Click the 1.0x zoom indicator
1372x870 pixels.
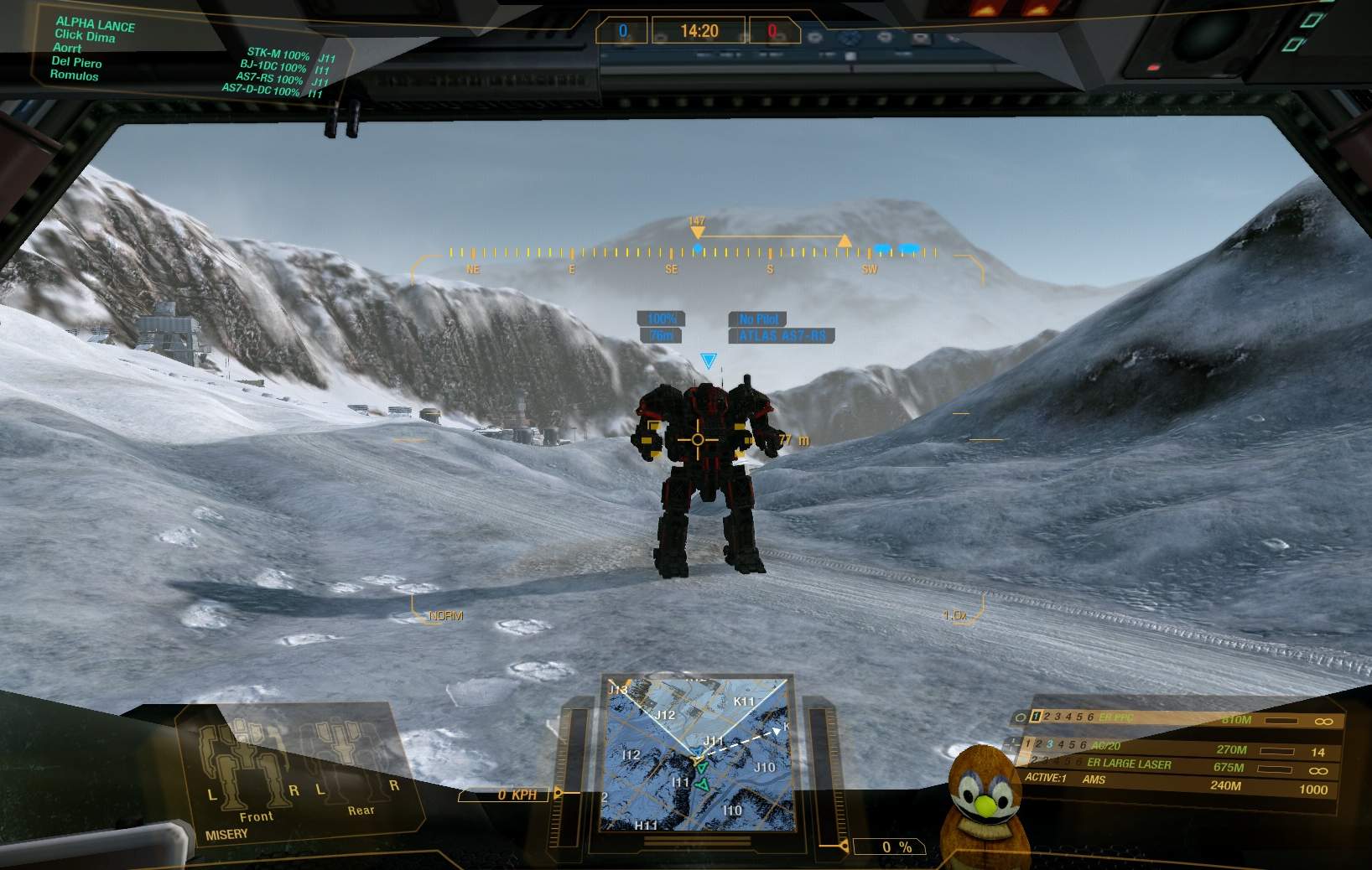coord(954,615)
